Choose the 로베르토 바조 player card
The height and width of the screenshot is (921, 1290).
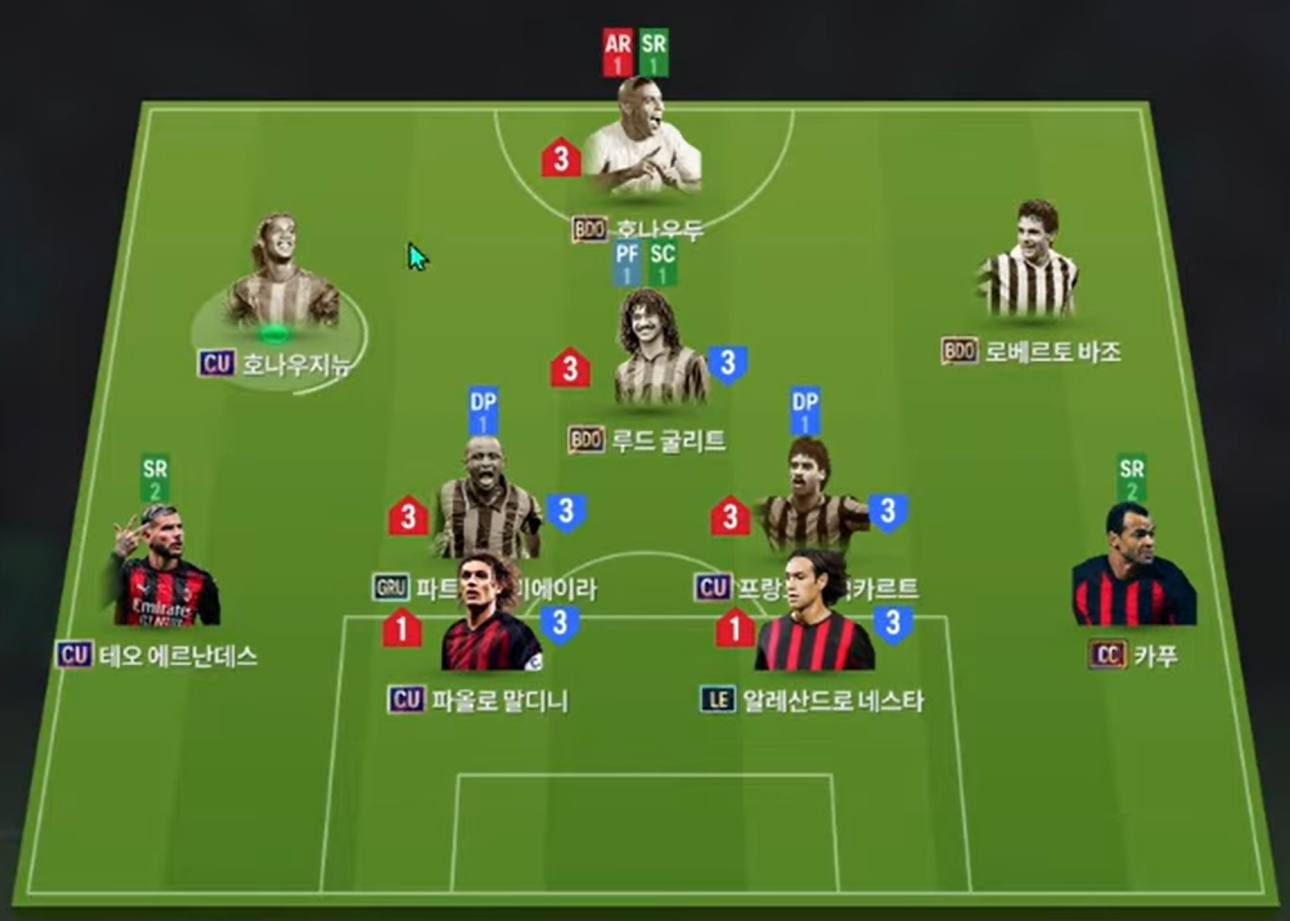[1030, 262]
